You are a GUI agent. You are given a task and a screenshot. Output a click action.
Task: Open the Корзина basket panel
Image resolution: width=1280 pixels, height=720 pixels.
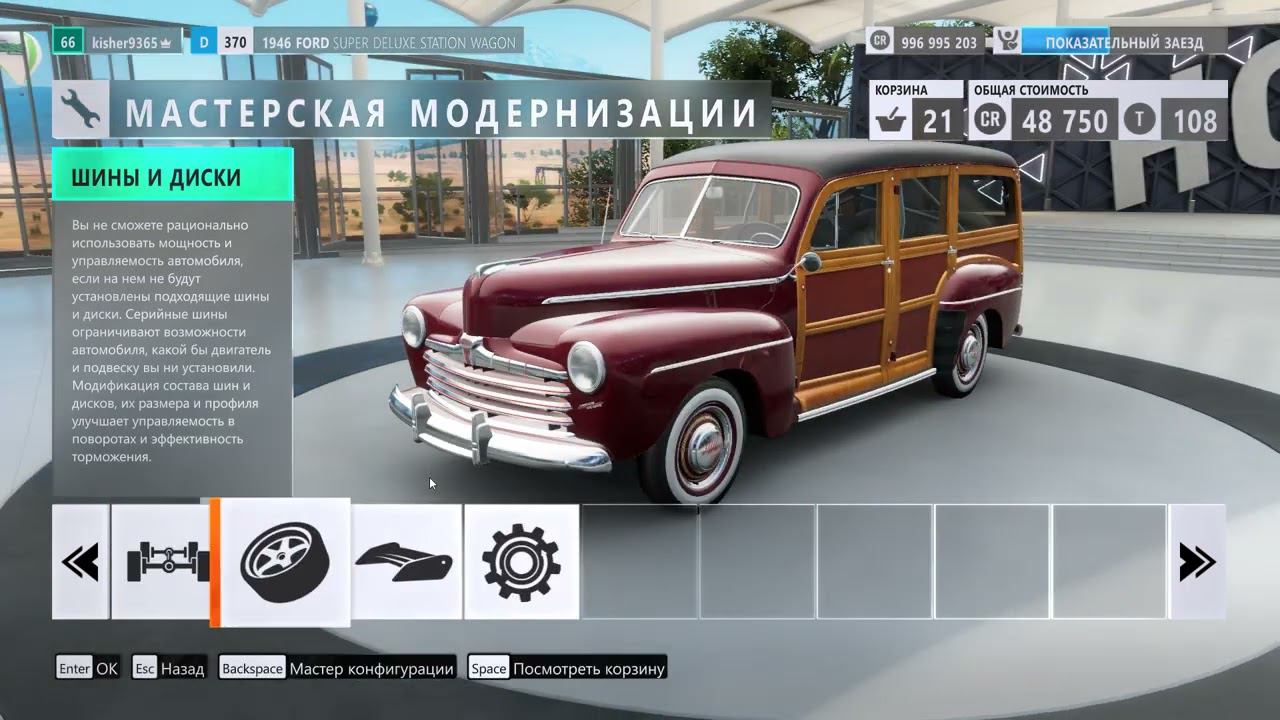(x=915, y=110)
